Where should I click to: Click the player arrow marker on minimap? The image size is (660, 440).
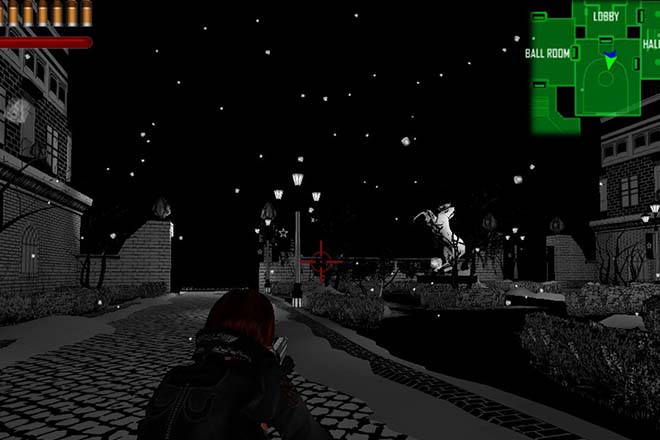point(609,62)
